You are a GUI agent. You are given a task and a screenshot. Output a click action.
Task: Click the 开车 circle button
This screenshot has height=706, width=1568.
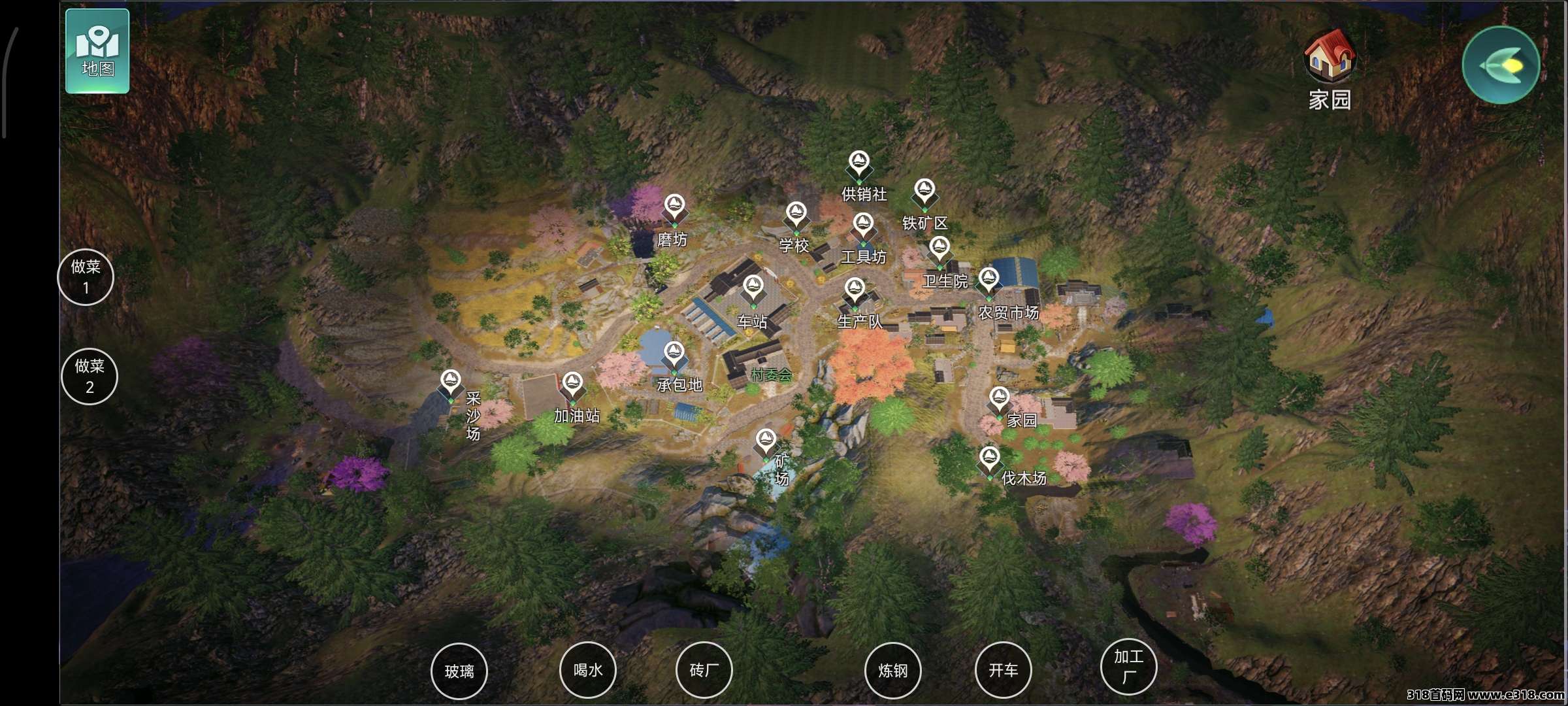(x=1003, y=670)
